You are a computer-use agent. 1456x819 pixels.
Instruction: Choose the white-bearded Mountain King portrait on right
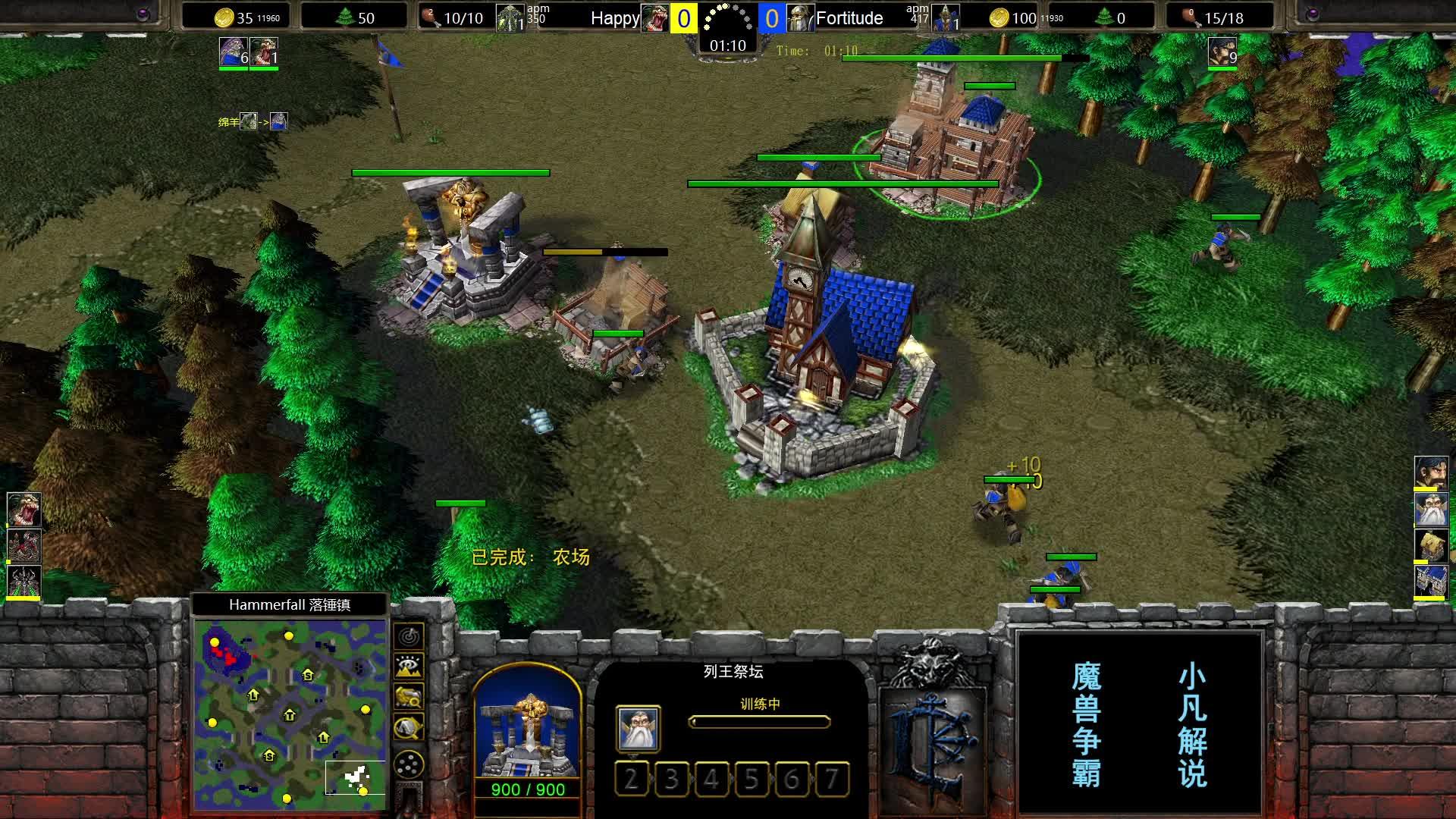(x=1431, y=509)
